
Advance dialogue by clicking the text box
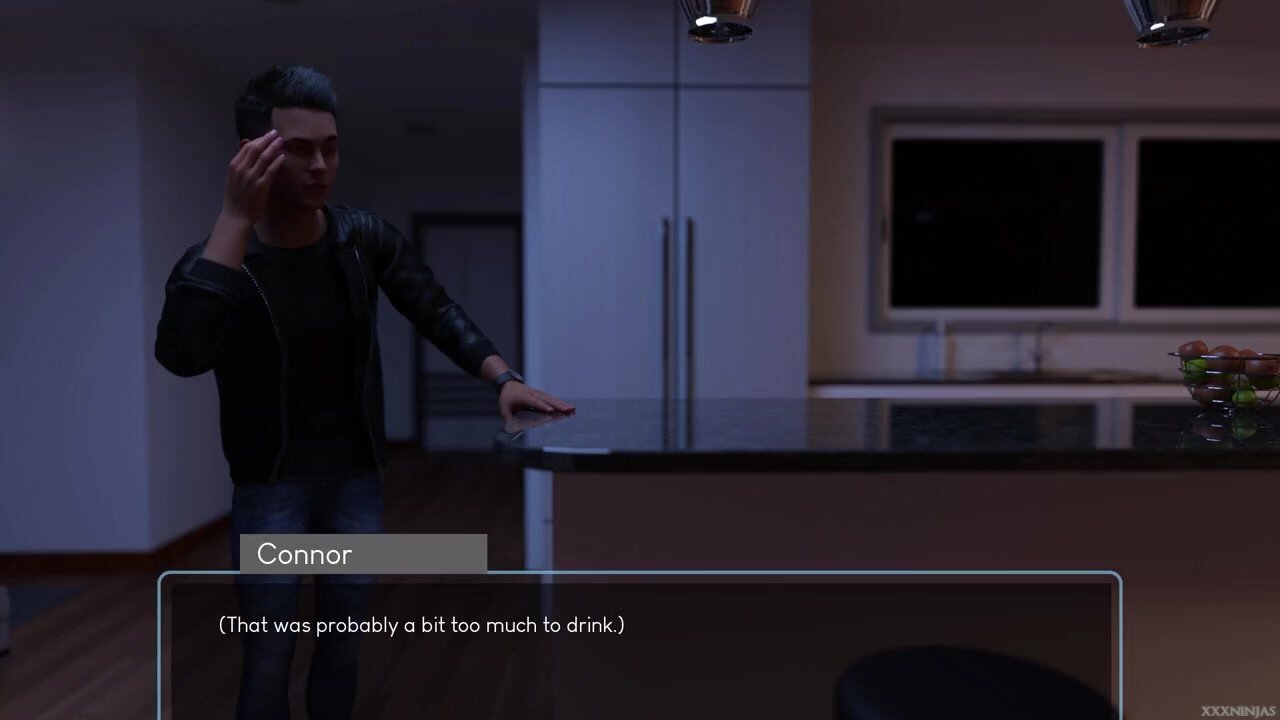tap(640, 646)
